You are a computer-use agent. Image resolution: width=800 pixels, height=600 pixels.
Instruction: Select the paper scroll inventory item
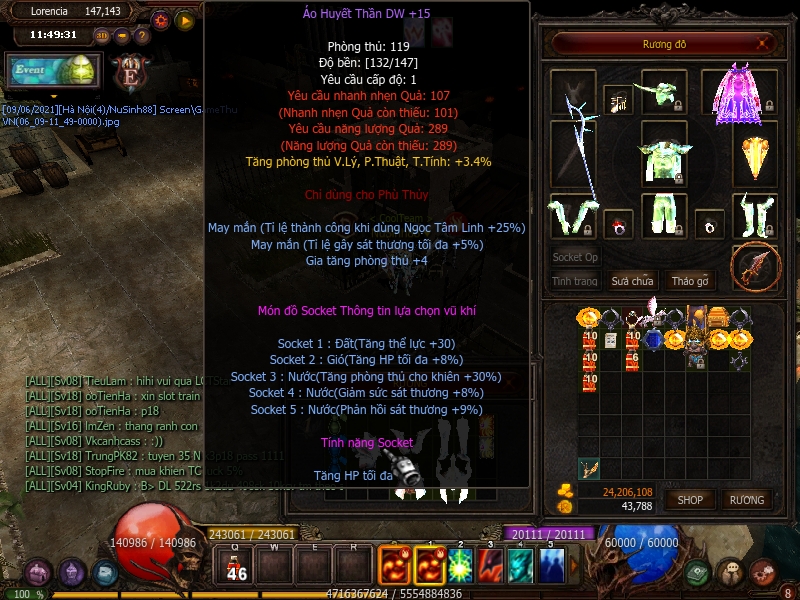[610, 340]
